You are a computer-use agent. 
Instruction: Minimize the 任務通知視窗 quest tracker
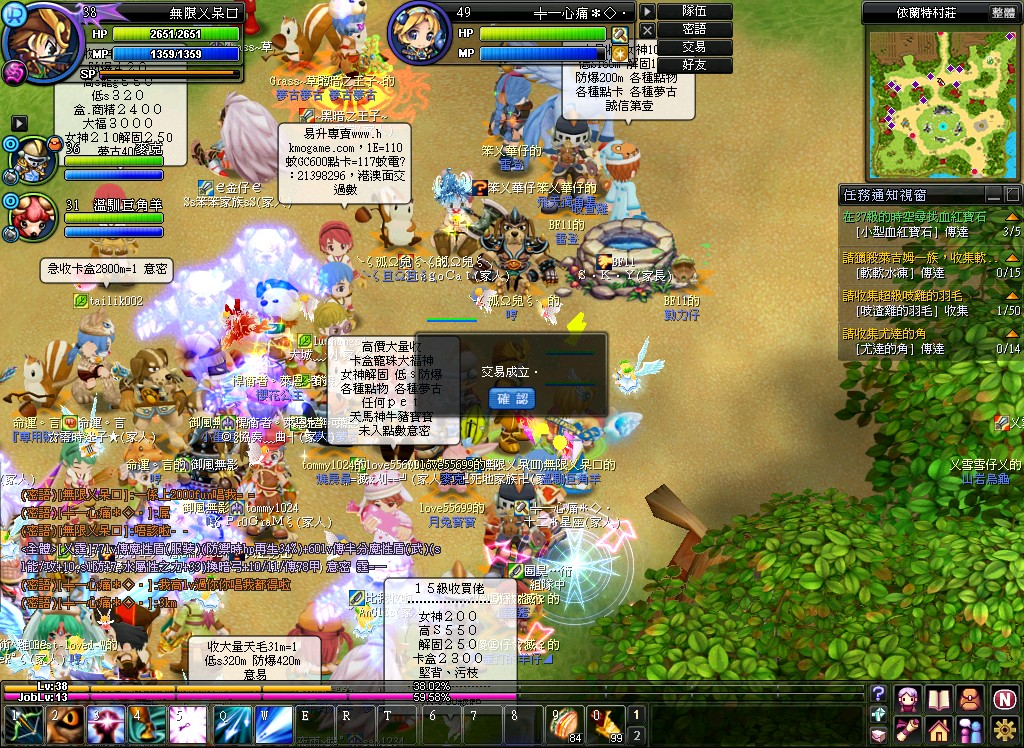tap(993, 195)
